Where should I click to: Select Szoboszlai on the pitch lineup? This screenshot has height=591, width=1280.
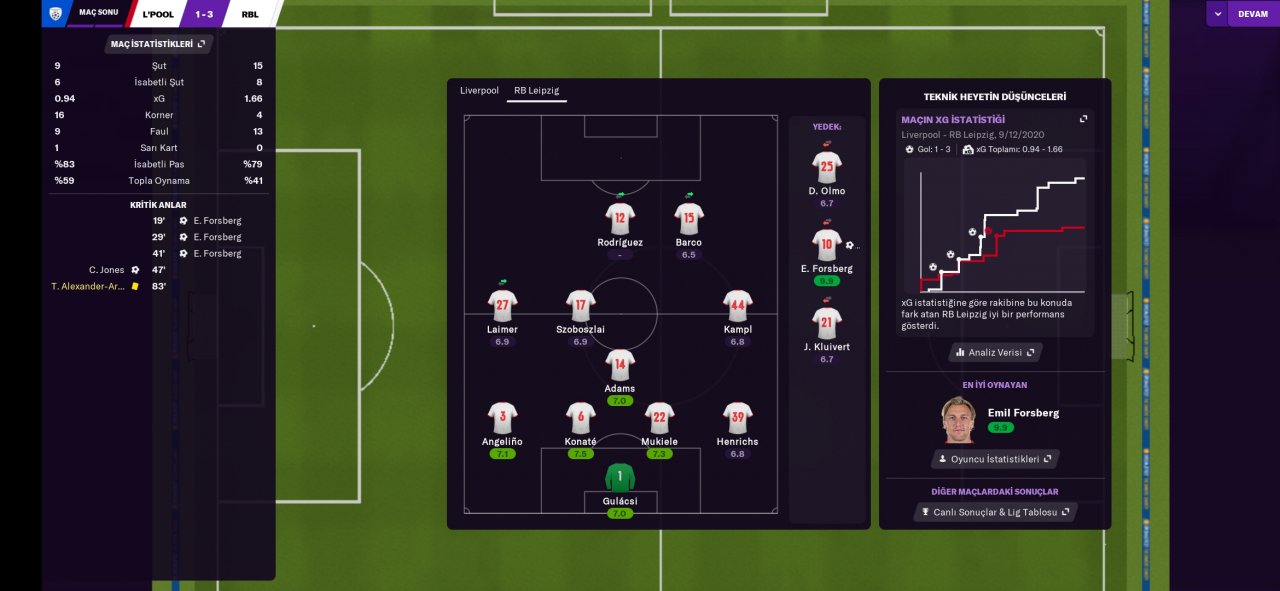tap(581, 306)
